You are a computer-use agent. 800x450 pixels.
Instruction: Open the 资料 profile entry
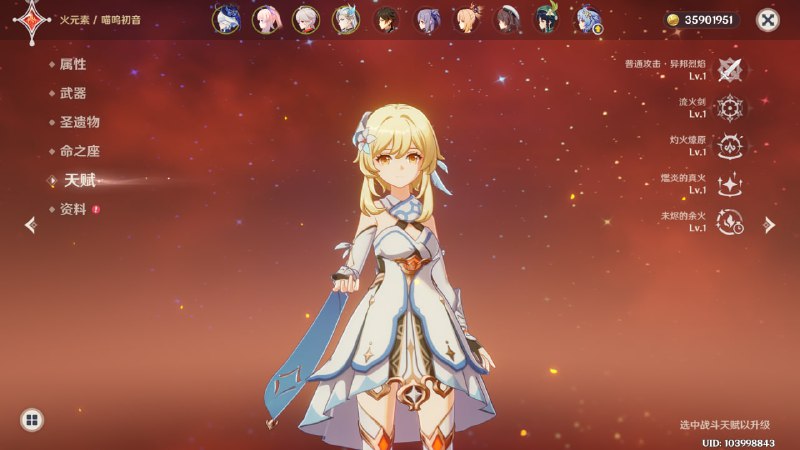[x=73, y=209]
